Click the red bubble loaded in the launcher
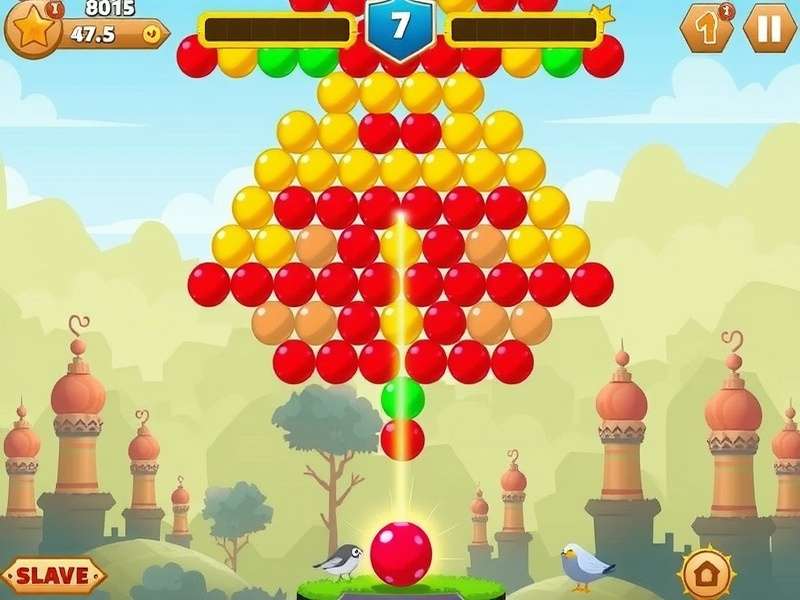The height and width of the screenshot is (600, 800). [401, 553]
